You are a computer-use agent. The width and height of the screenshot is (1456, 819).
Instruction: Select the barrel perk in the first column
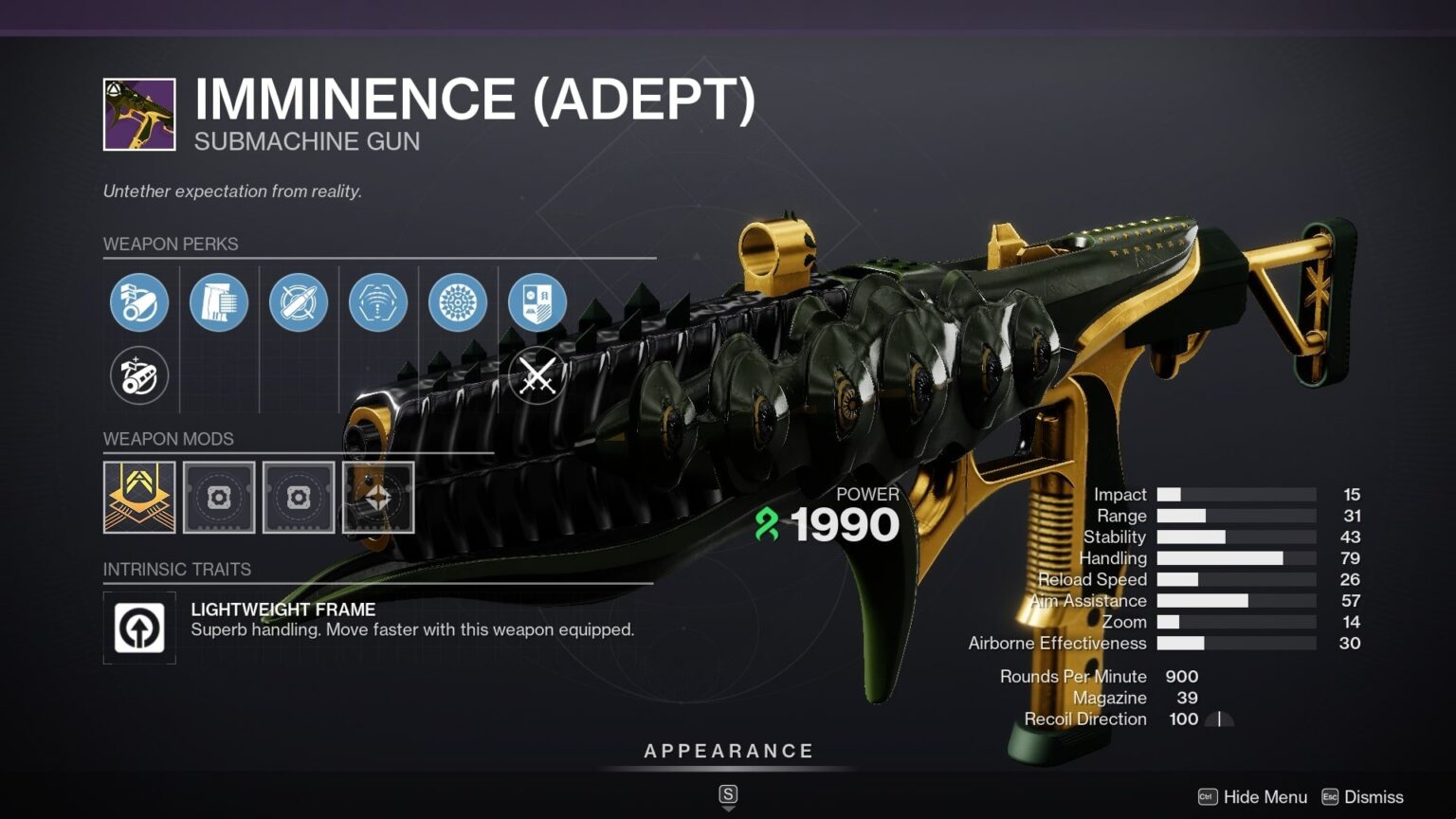pos(138,301)
